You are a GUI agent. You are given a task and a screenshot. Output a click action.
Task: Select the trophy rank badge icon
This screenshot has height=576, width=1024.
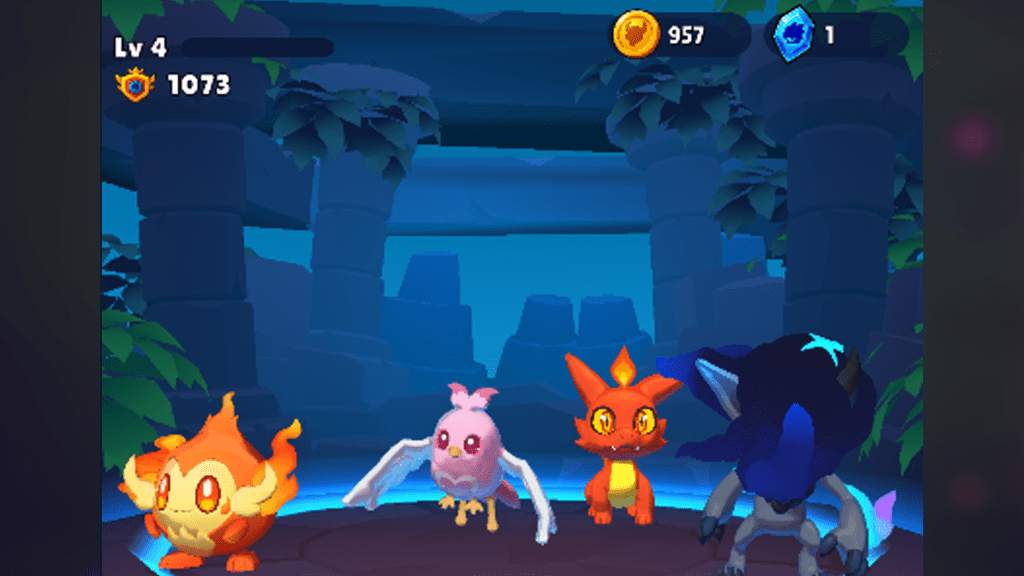click(x=136, y=85)
